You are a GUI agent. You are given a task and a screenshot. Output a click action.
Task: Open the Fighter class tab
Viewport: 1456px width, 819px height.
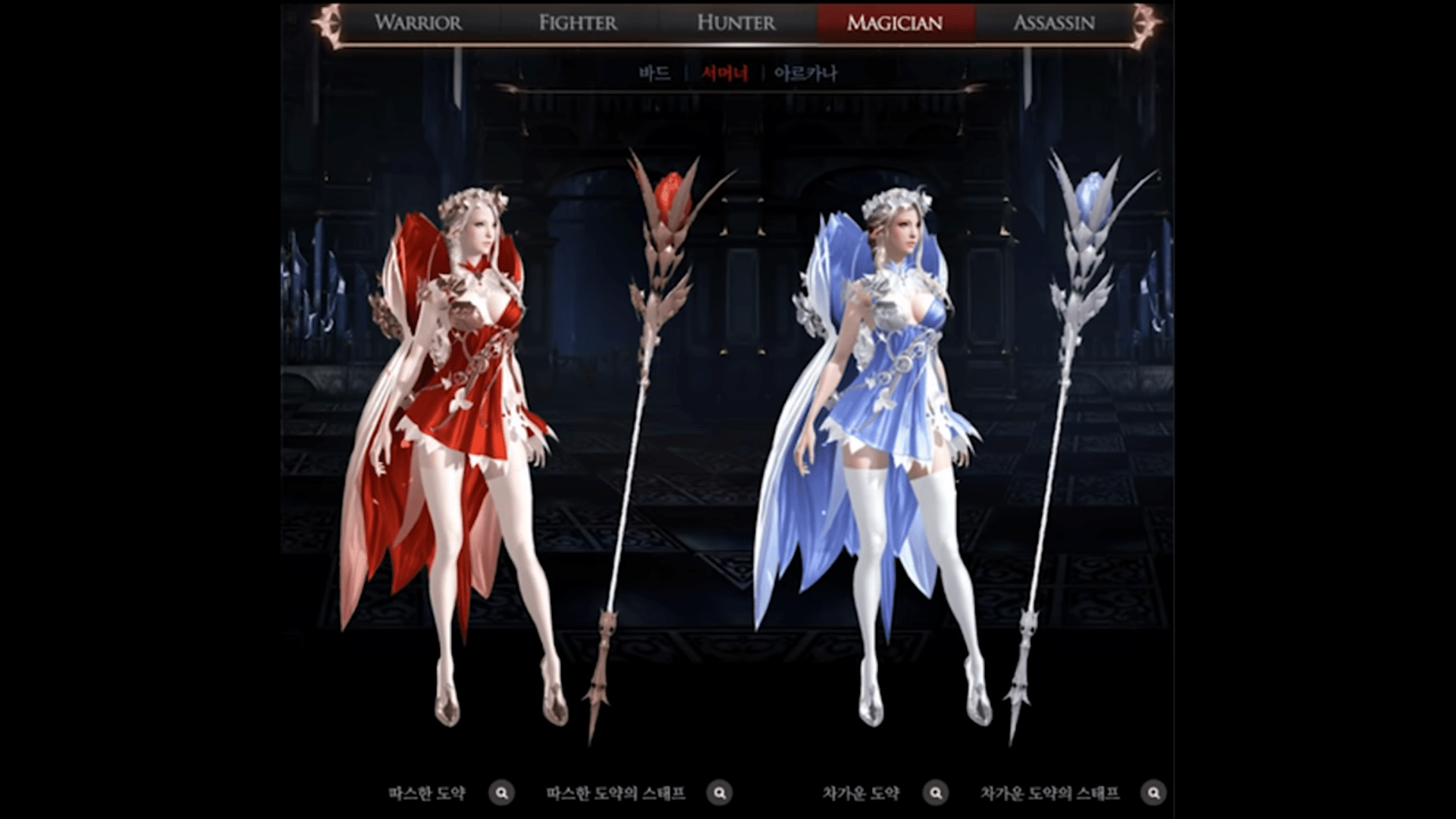578,23
